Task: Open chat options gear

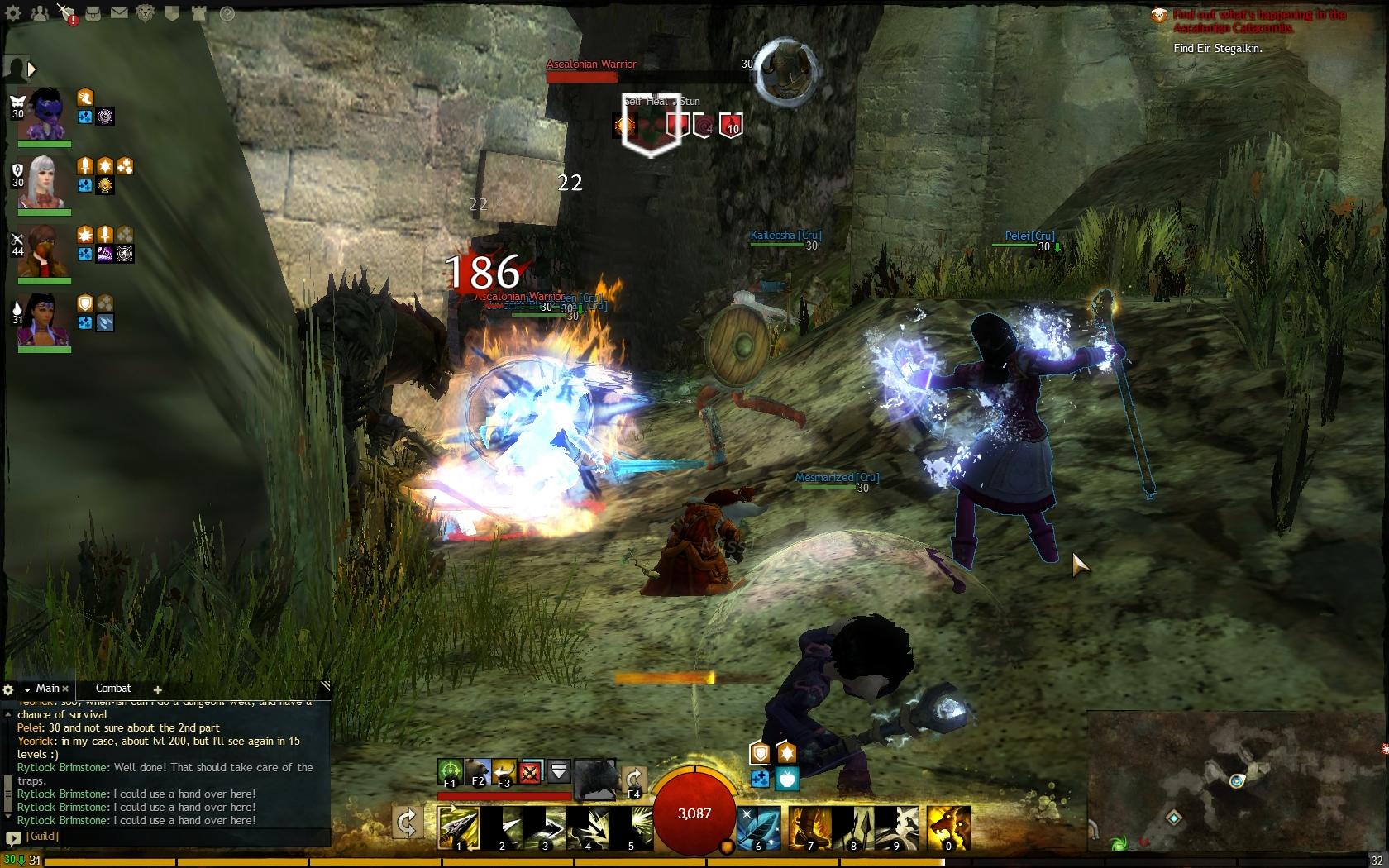Action: (x=8, y=689)
